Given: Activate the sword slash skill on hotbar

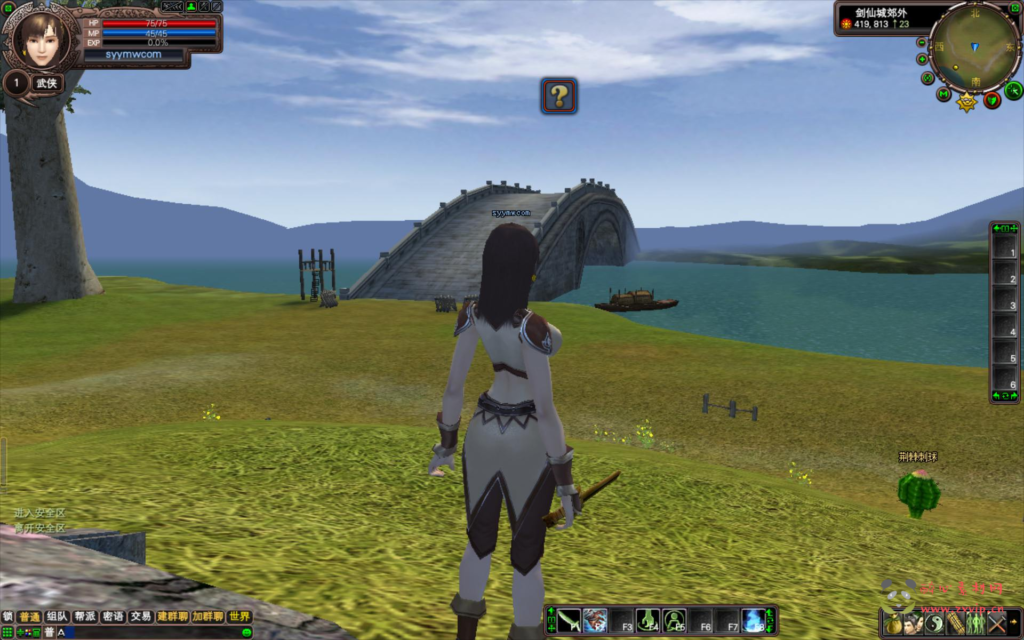Looking at the screenshot, I should pyautogui.click(x=570, y=620).
